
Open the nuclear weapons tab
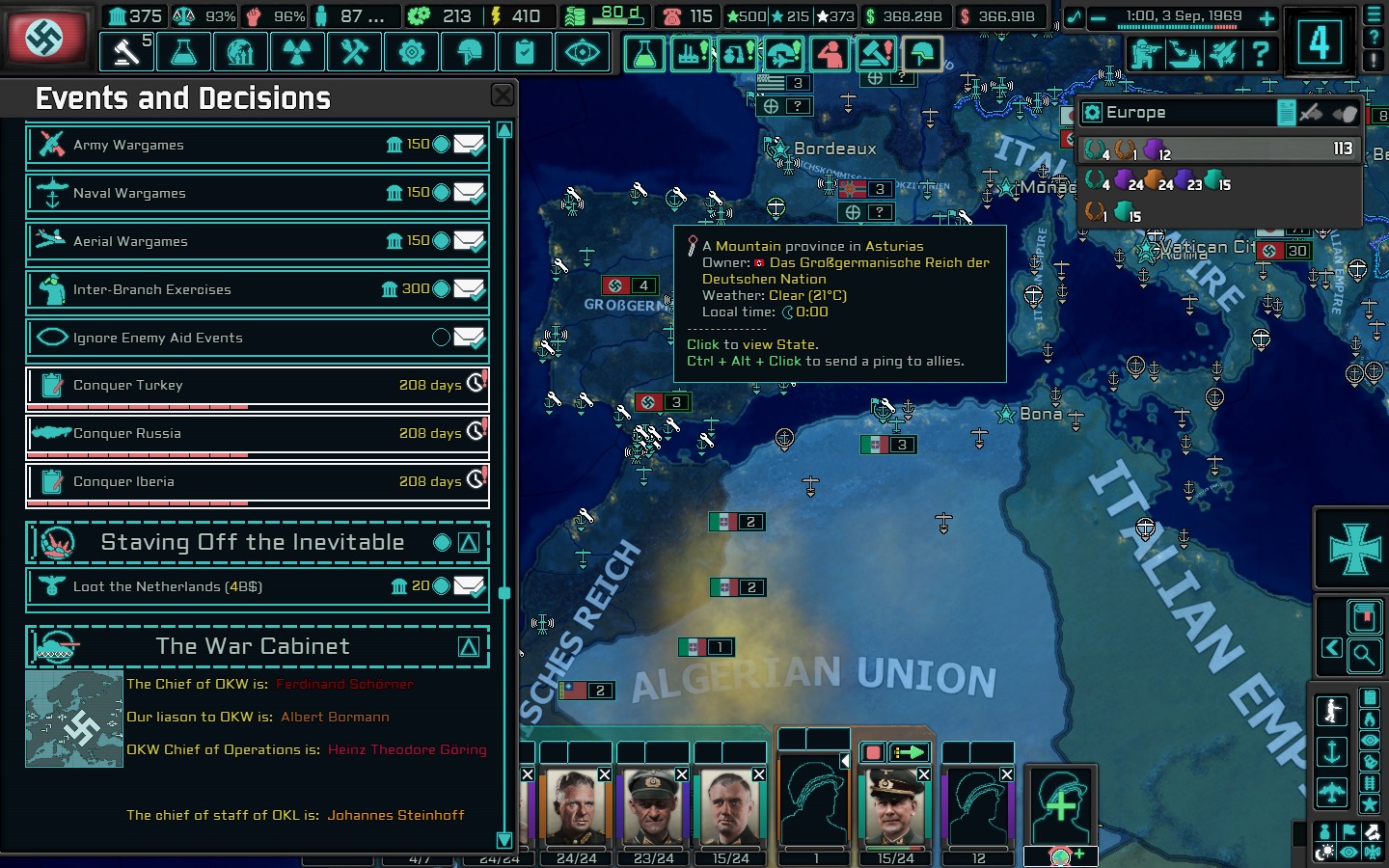(x=297, y=52)
